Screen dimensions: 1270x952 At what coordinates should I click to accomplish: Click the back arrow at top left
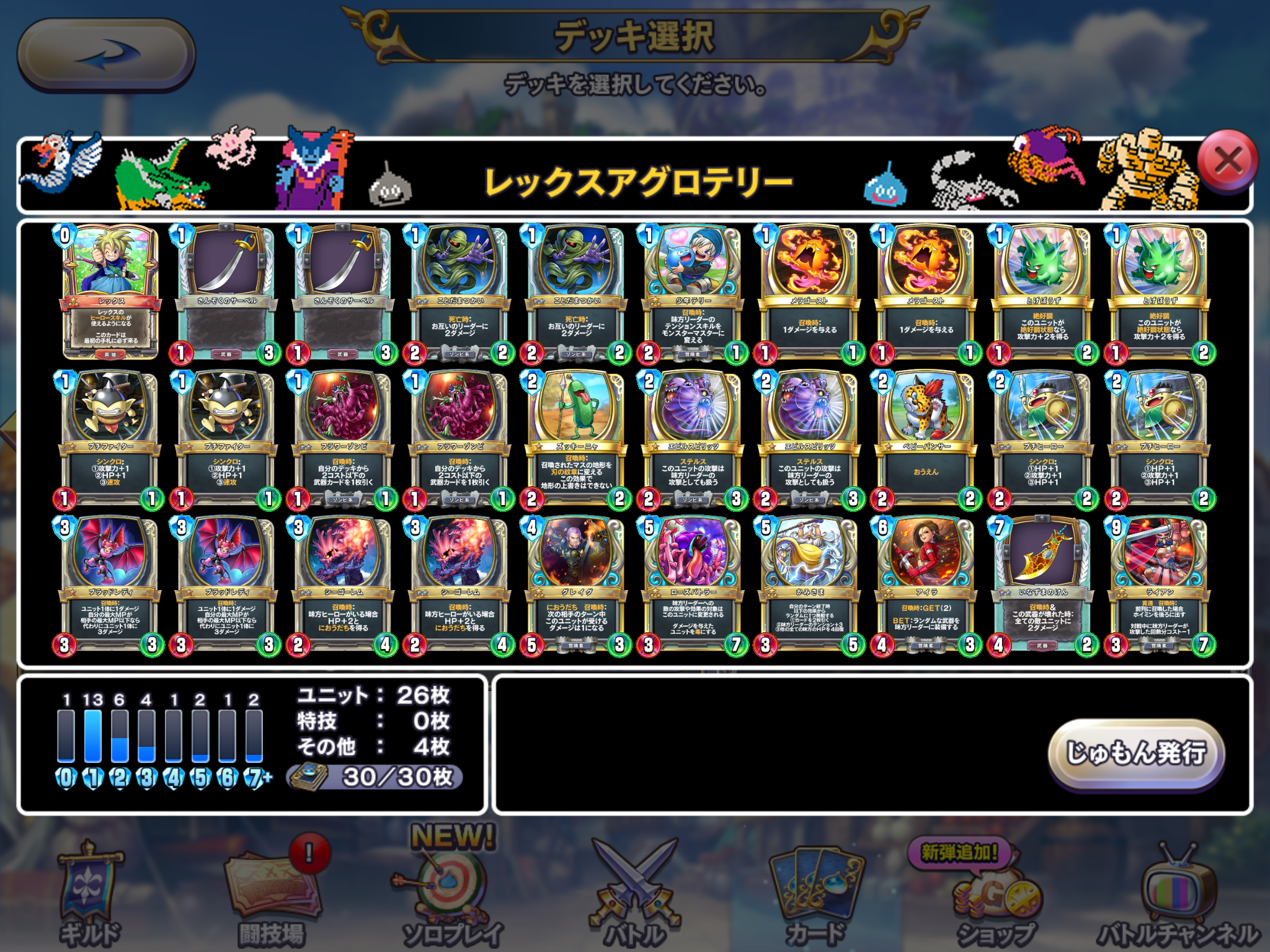tap(105, 53)
